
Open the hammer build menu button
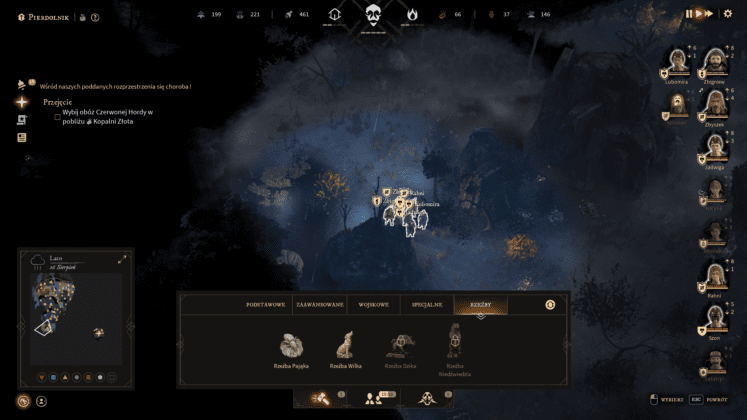323,398
